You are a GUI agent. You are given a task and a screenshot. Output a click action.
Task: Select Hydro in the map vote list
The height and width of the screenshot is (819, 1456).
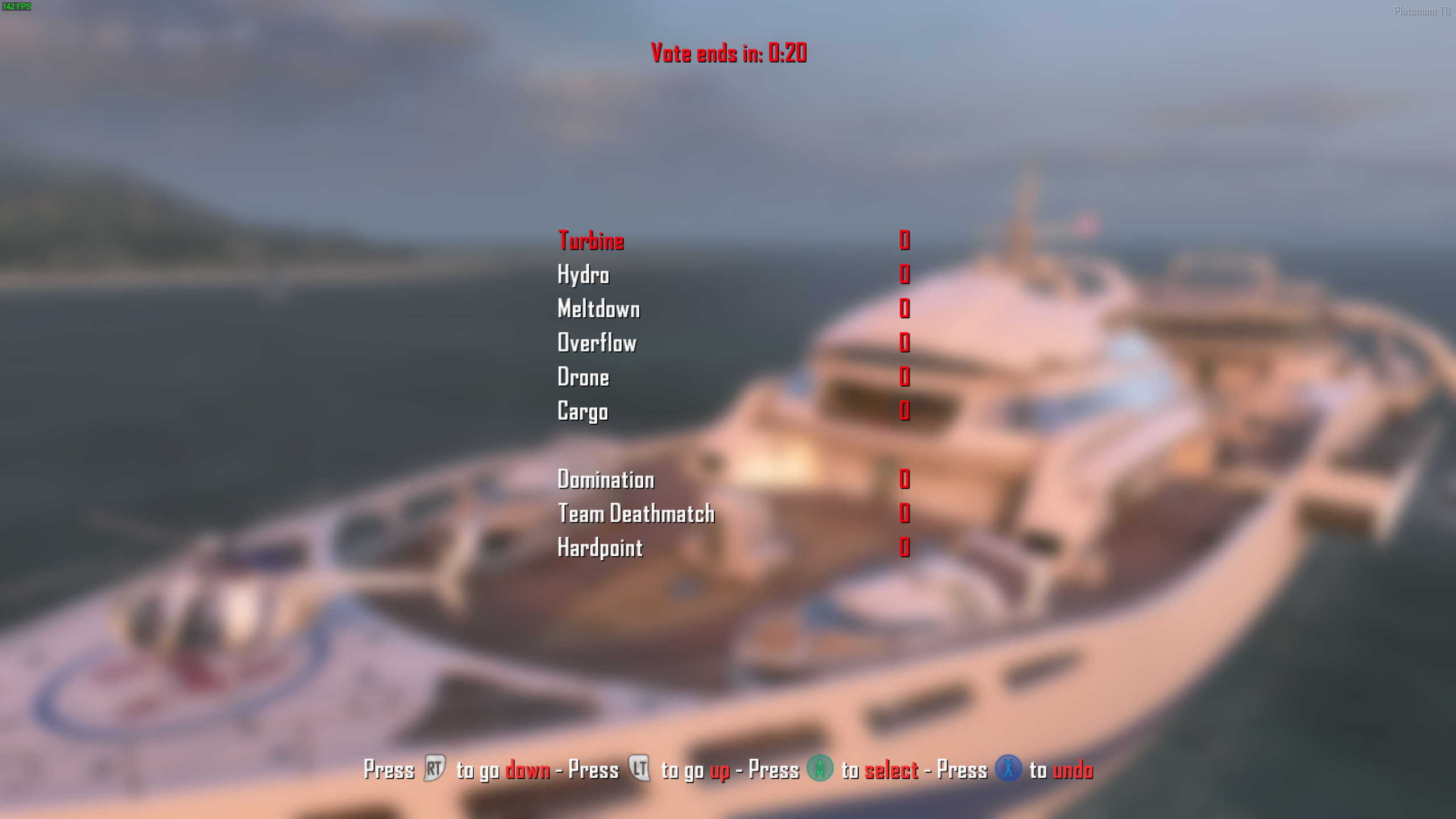point(583,275)
